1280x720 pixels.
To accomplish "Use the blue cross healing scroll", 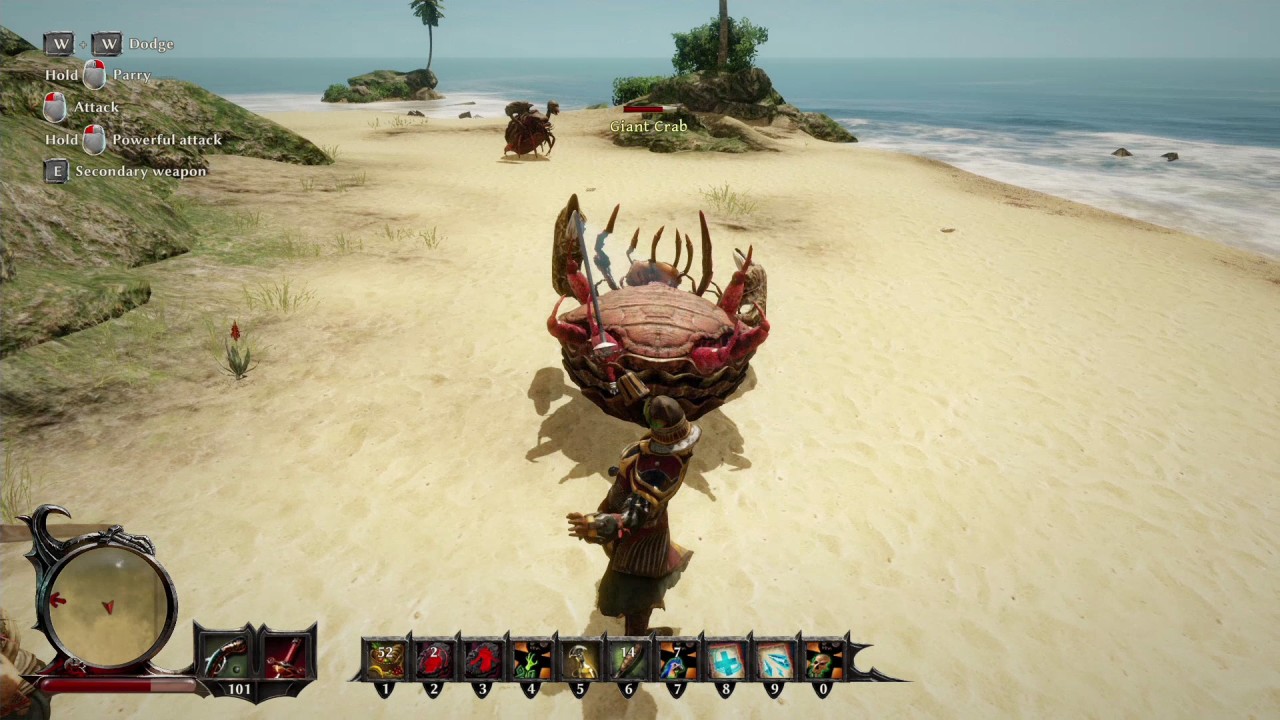I will pos(726,660).
